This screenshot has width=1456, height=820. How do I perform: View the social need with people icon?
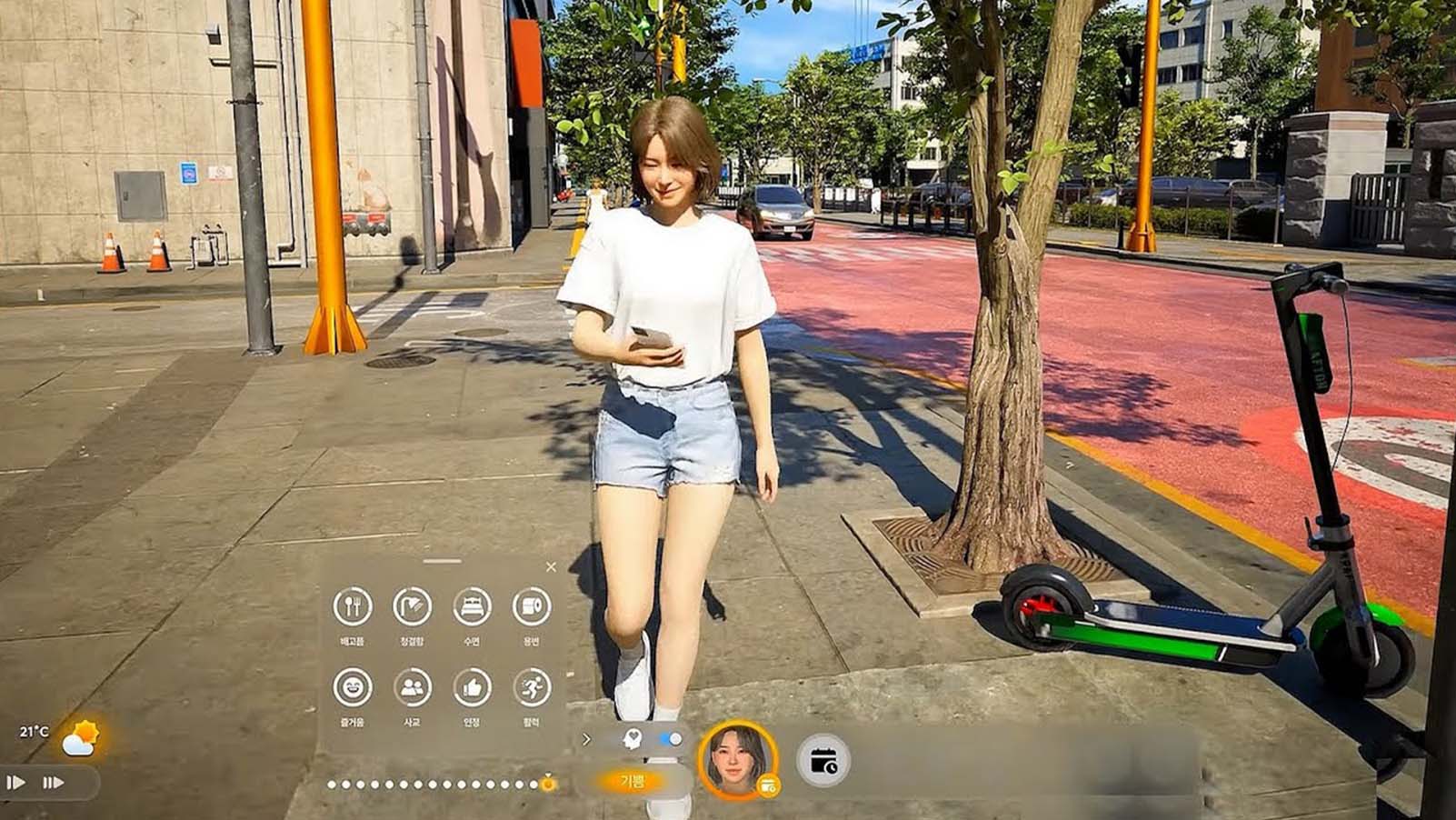pos(412,687)
